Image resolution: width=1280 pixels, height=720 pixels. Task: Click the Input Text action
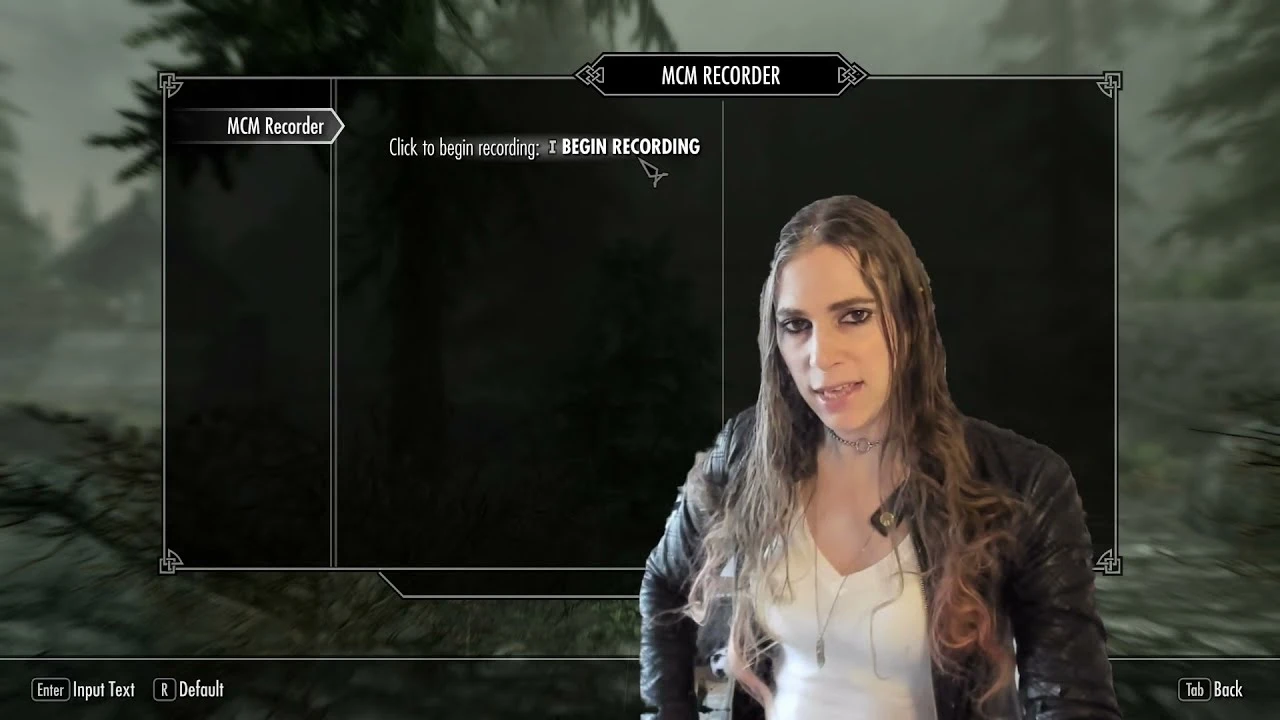(103, 690)
